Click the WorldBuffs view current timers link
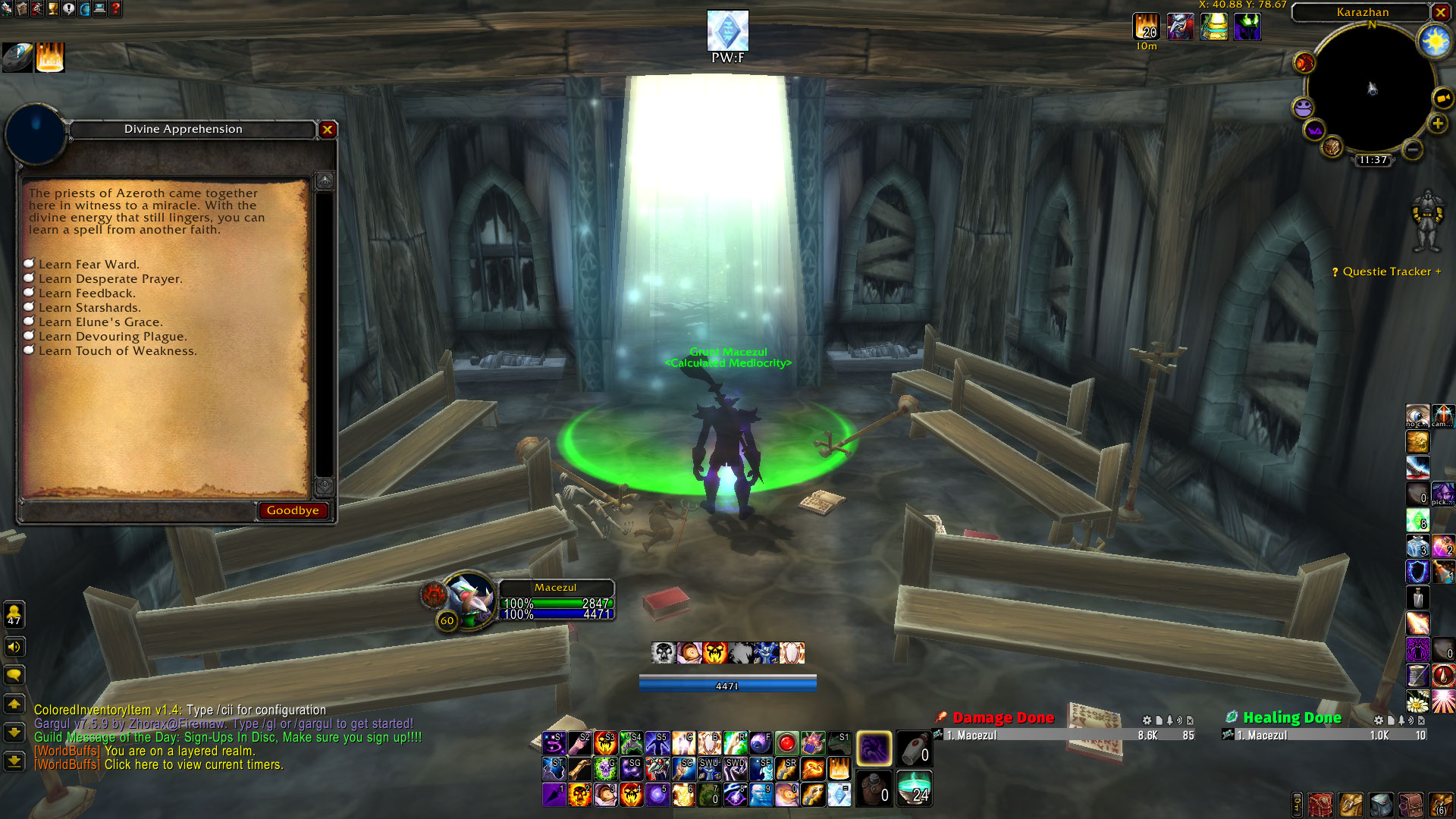The image size is (1456, 819). pos(193,764)
